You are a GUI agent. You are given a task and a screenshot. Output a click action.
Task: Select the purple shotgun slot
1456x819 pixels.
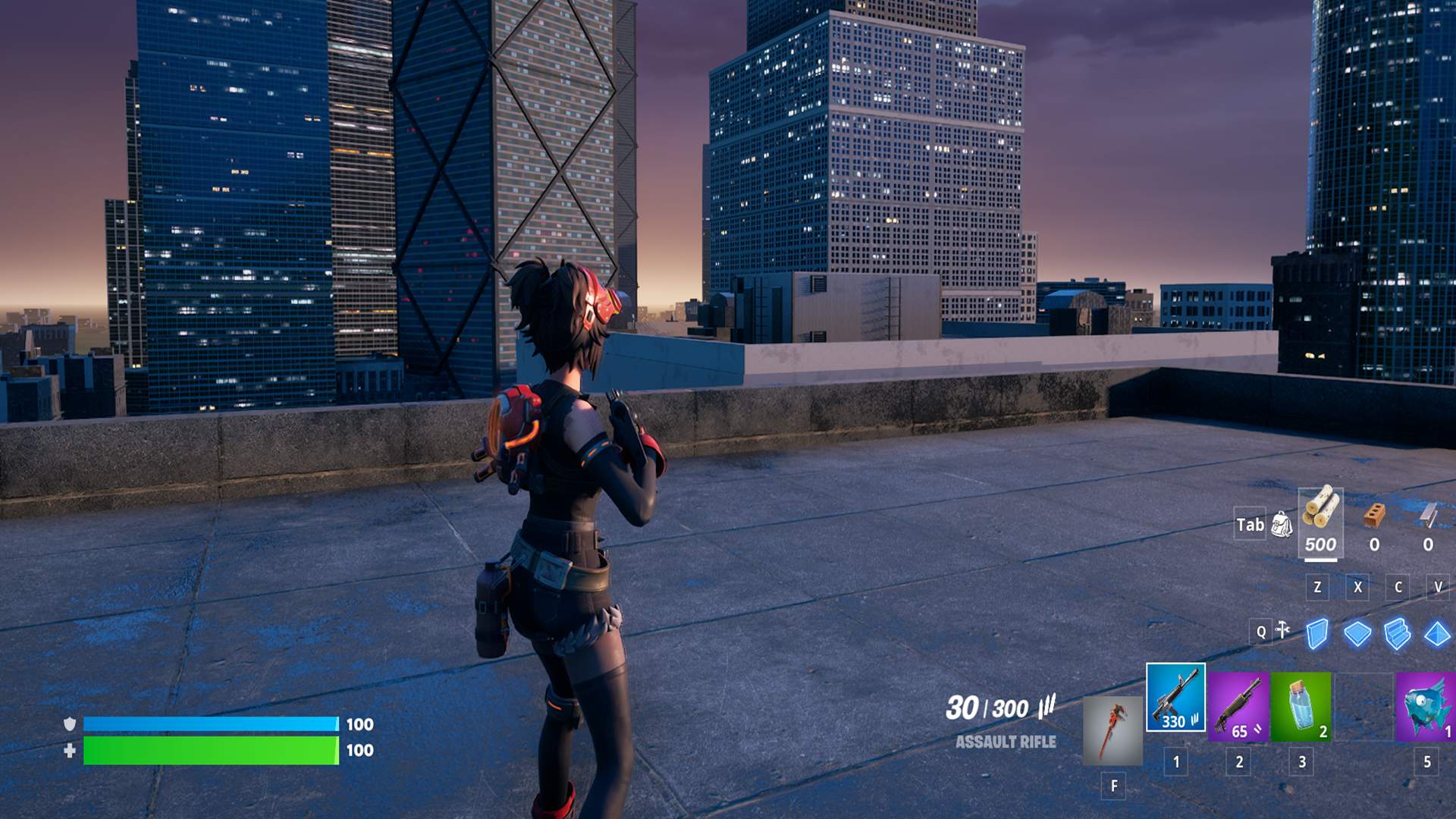1238,707
